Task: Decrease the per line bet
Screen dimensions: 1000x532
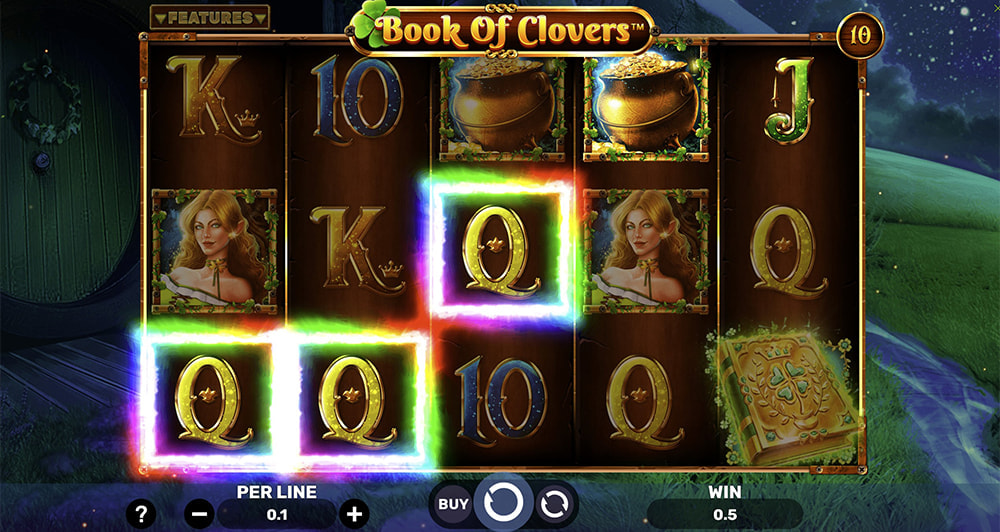Action: 200,514
